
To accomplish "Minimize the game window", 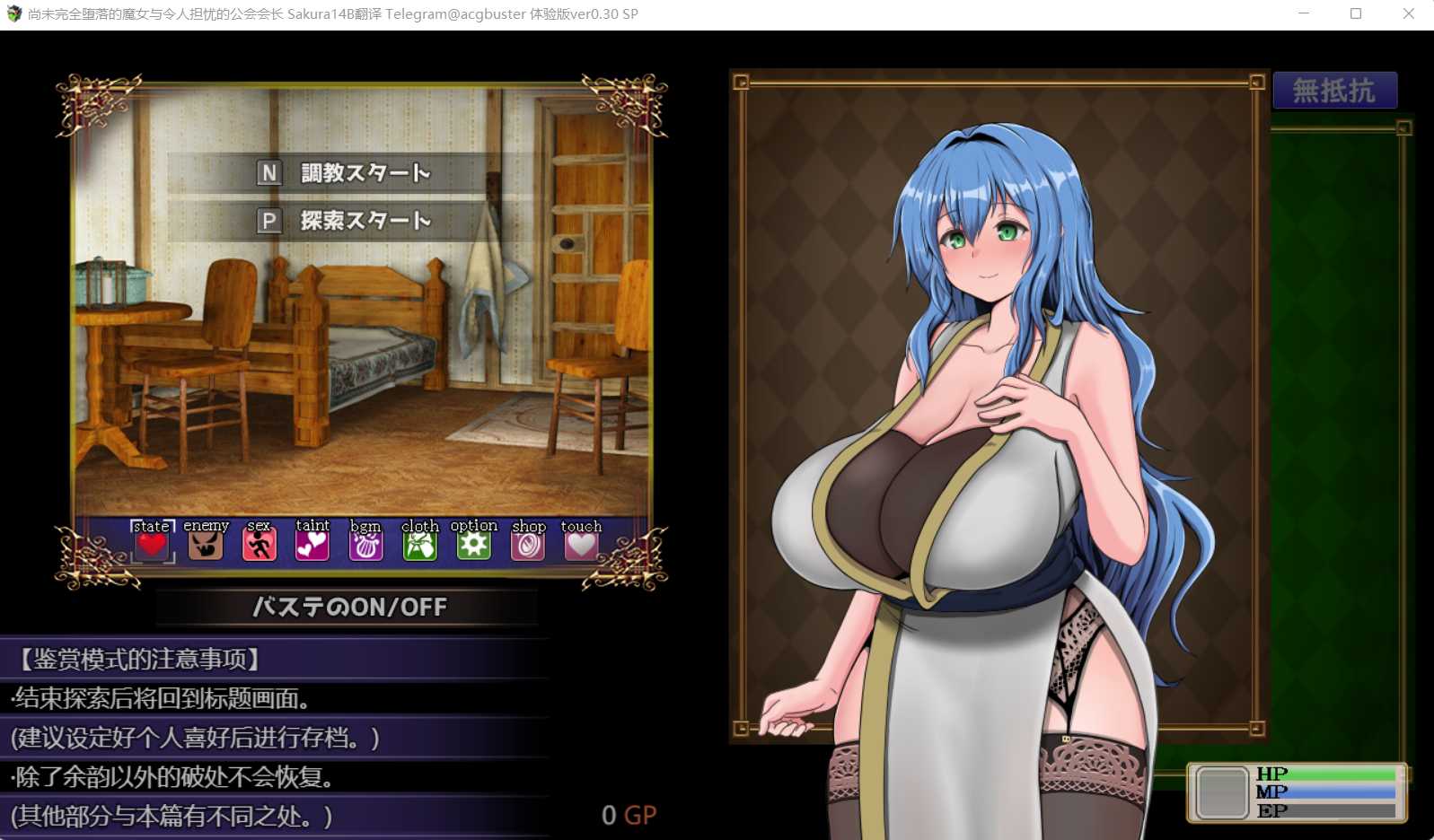I will pyautogui.click(x=1304, y=14).
